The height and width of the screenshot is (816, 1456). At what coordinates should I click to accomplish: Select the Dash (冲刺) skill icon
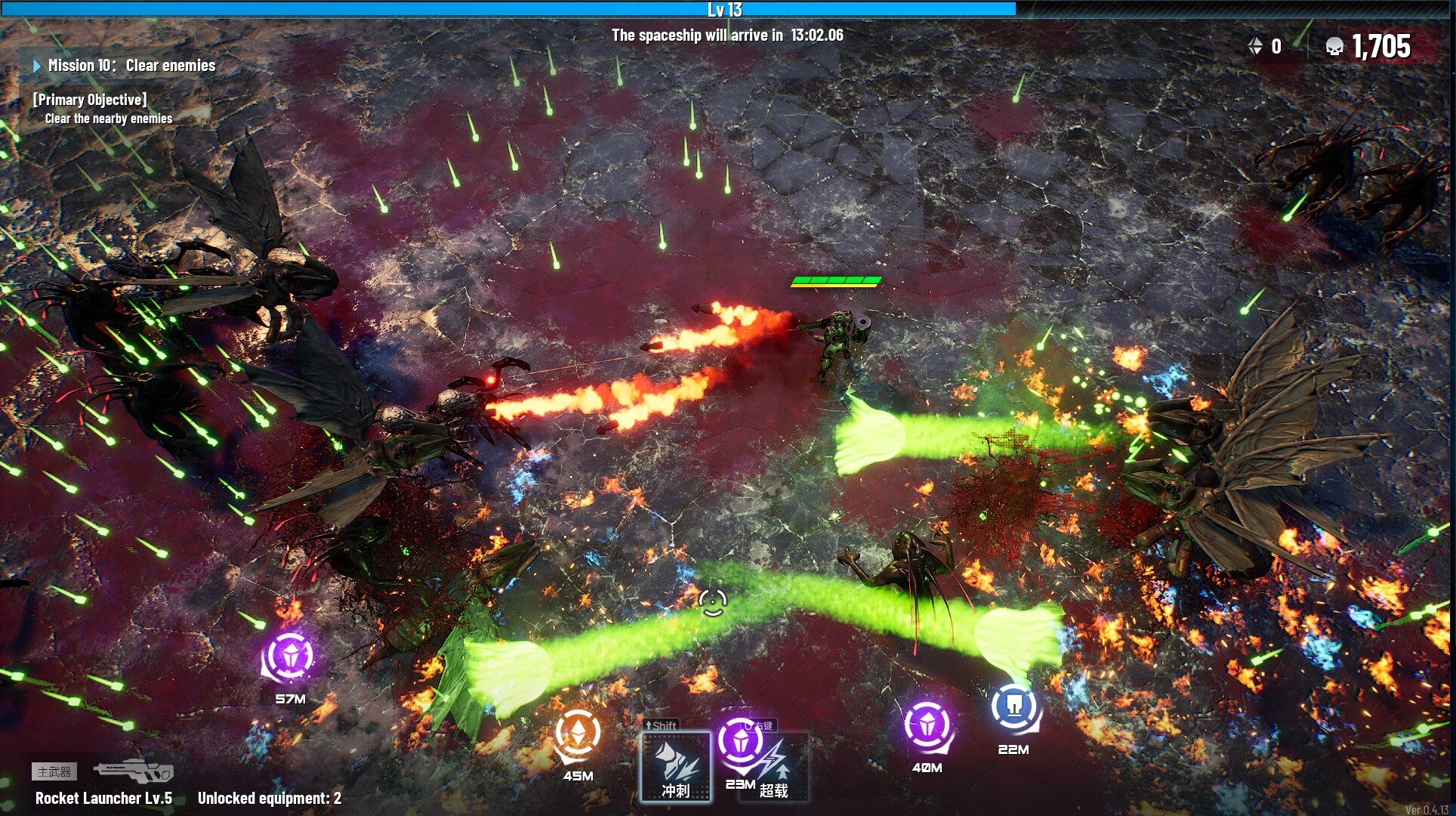pyautogui.click(x=676, y=765)
